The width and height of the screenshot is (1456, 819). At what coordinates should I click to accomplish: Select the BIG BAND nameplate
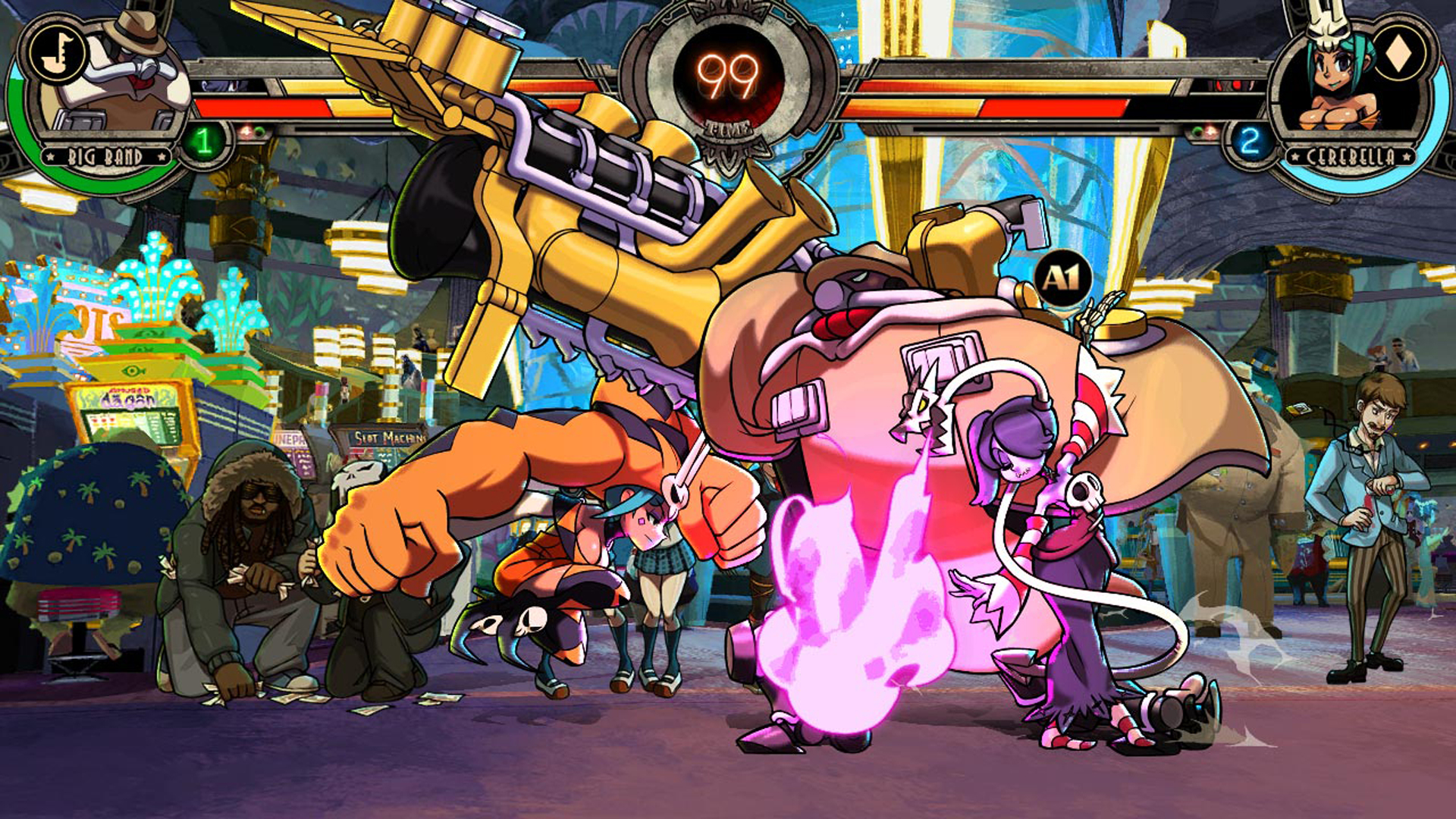coord(105,155)
